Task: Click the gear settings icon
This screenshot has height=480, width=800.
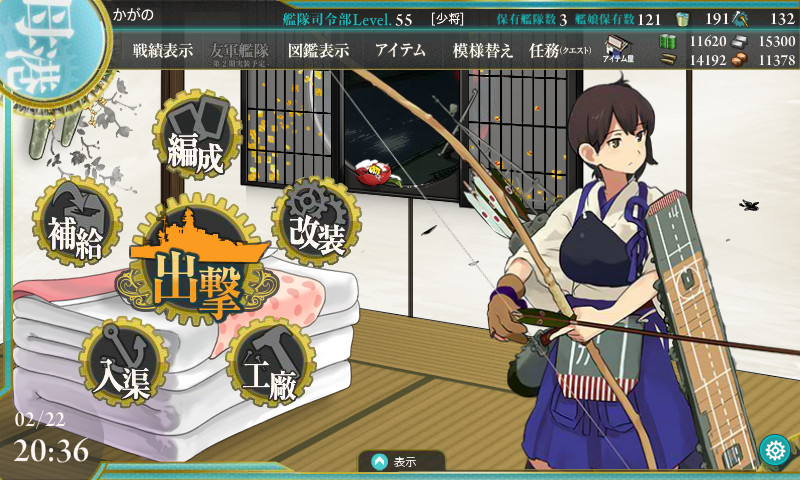Action: 773,450
